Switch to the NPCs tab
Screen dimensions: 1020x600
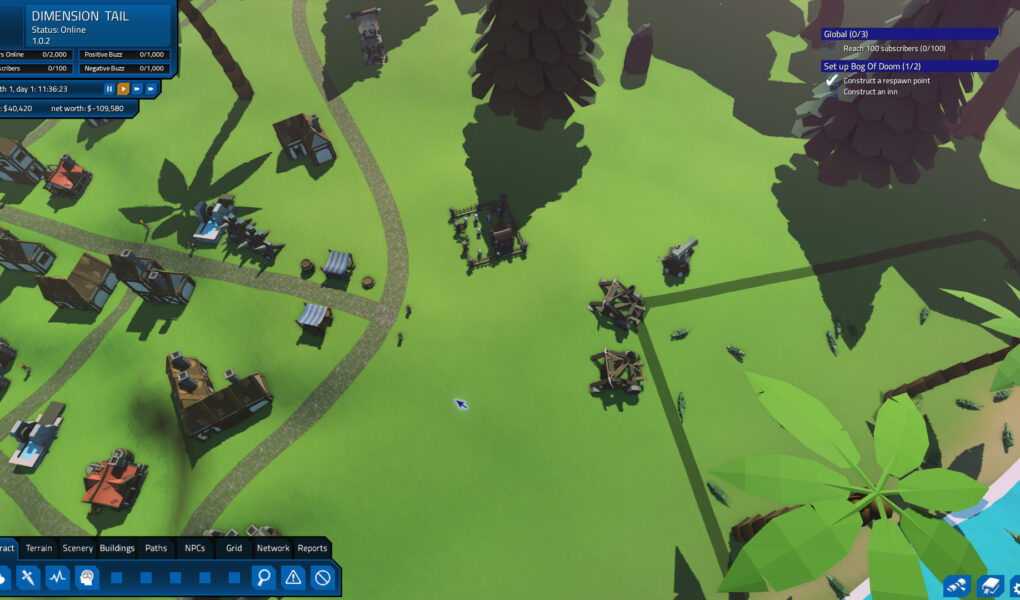coord(194,548)
